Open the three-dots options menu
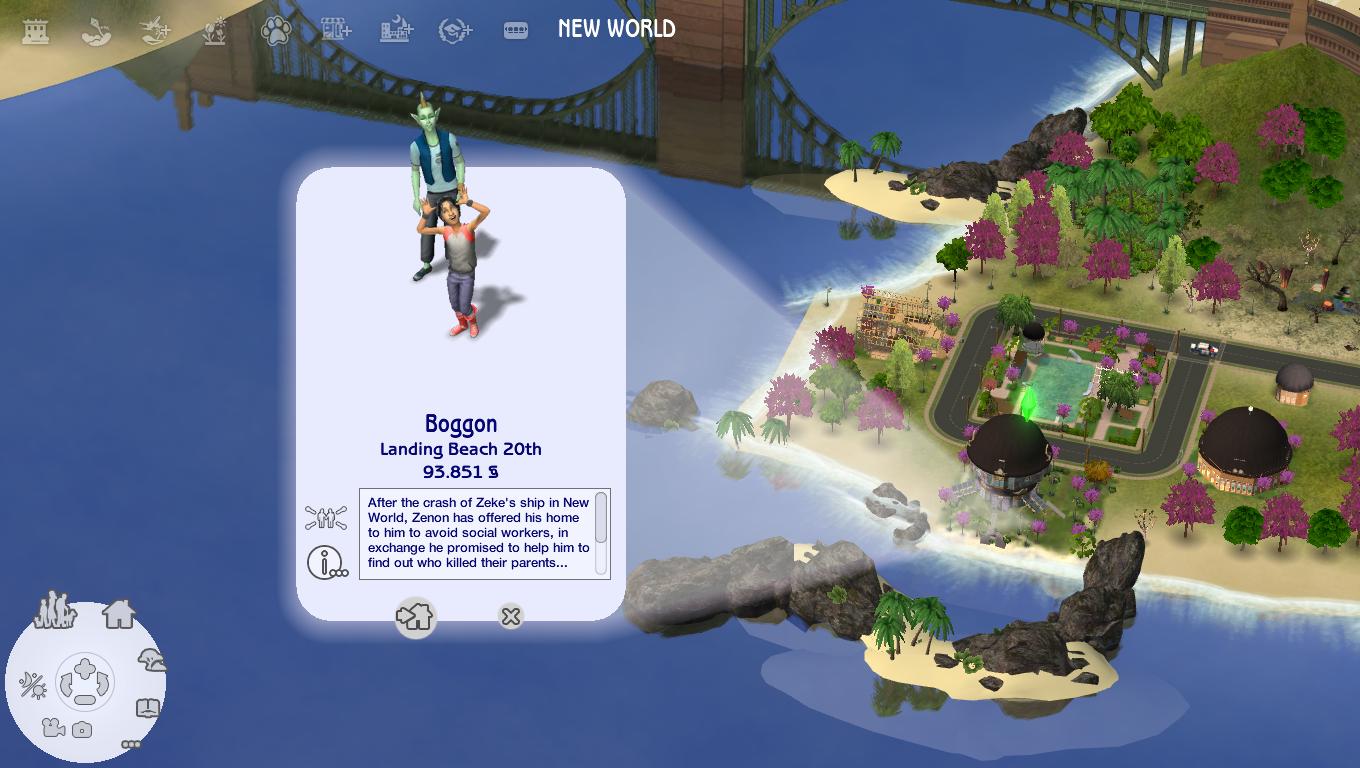This screenshot has width=1360, height=768. [131, 744]
